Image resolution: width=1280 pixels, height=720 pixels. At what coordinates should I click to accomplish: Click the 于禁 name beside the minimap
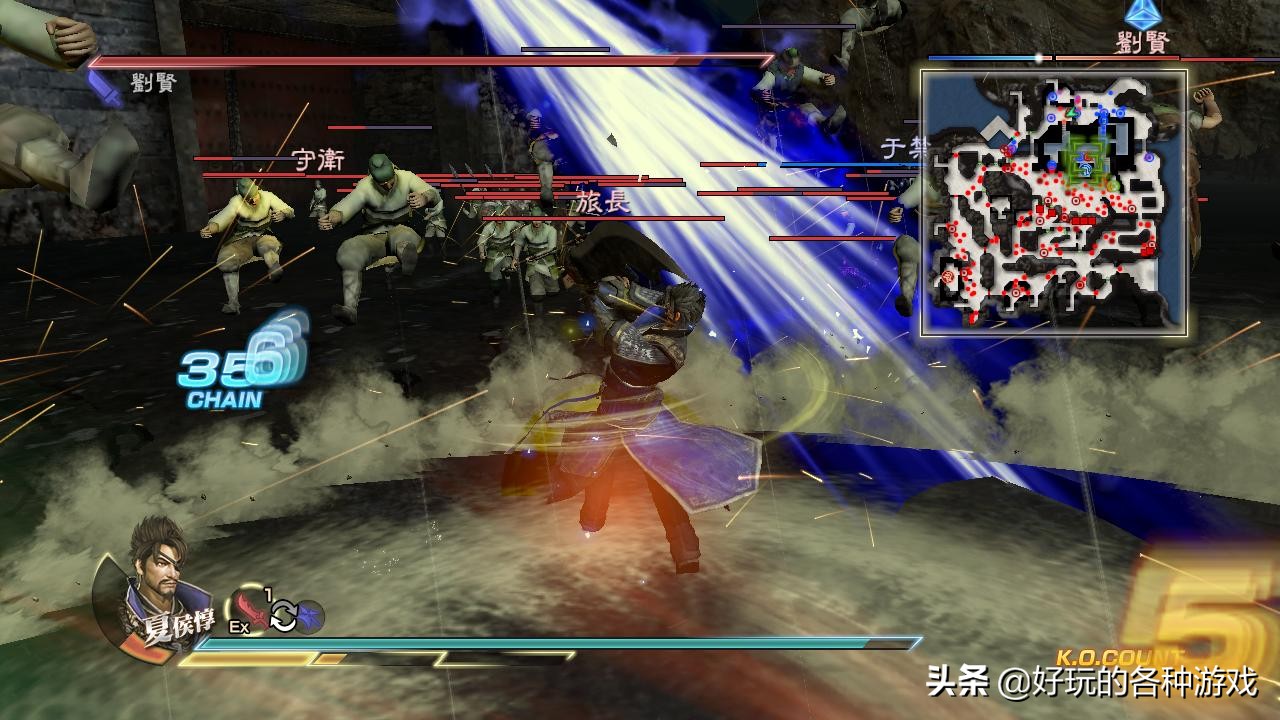pyautogui.click(x=905, y=147)
